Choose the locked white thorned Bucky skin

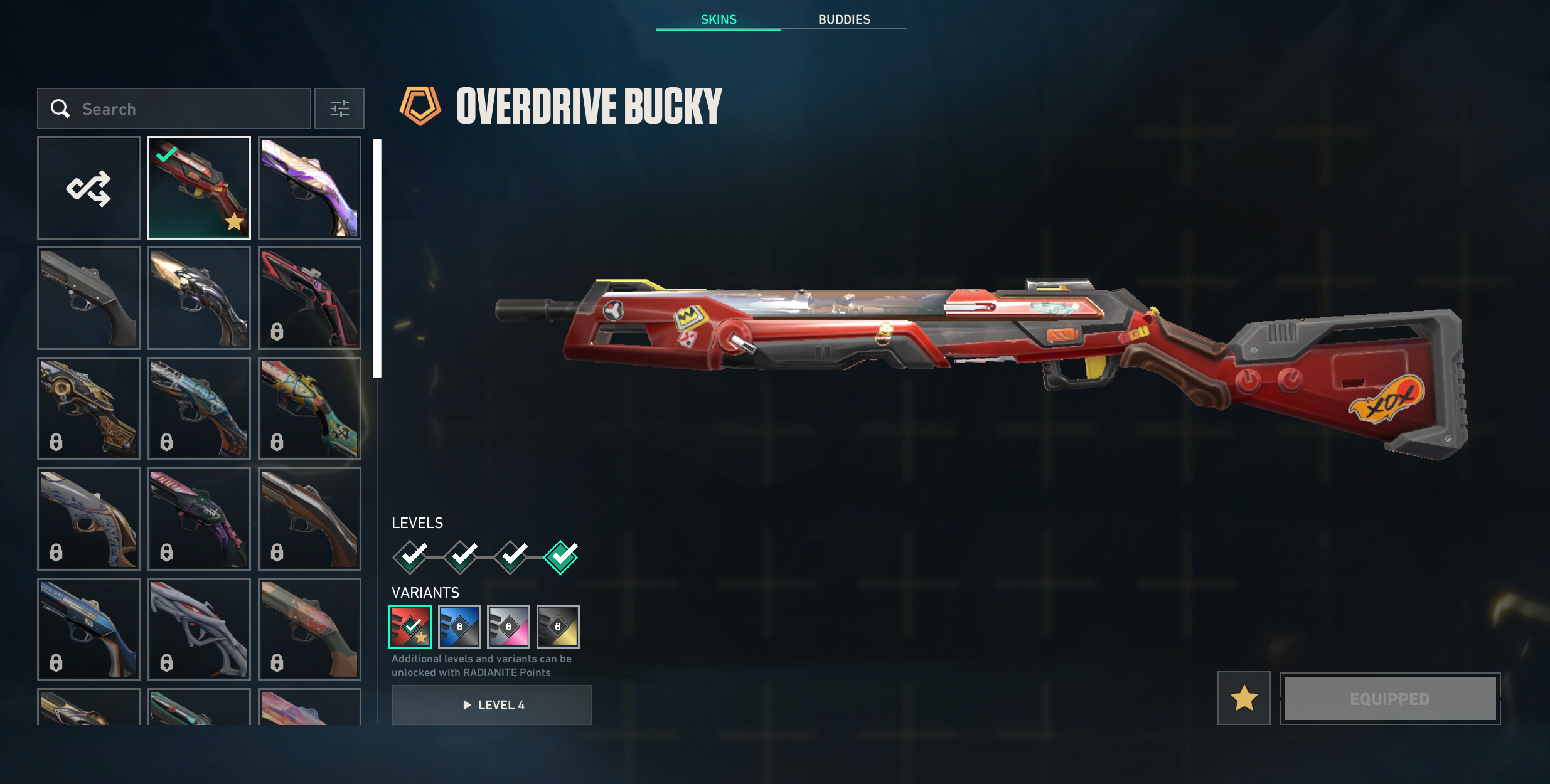click(199, 629)
